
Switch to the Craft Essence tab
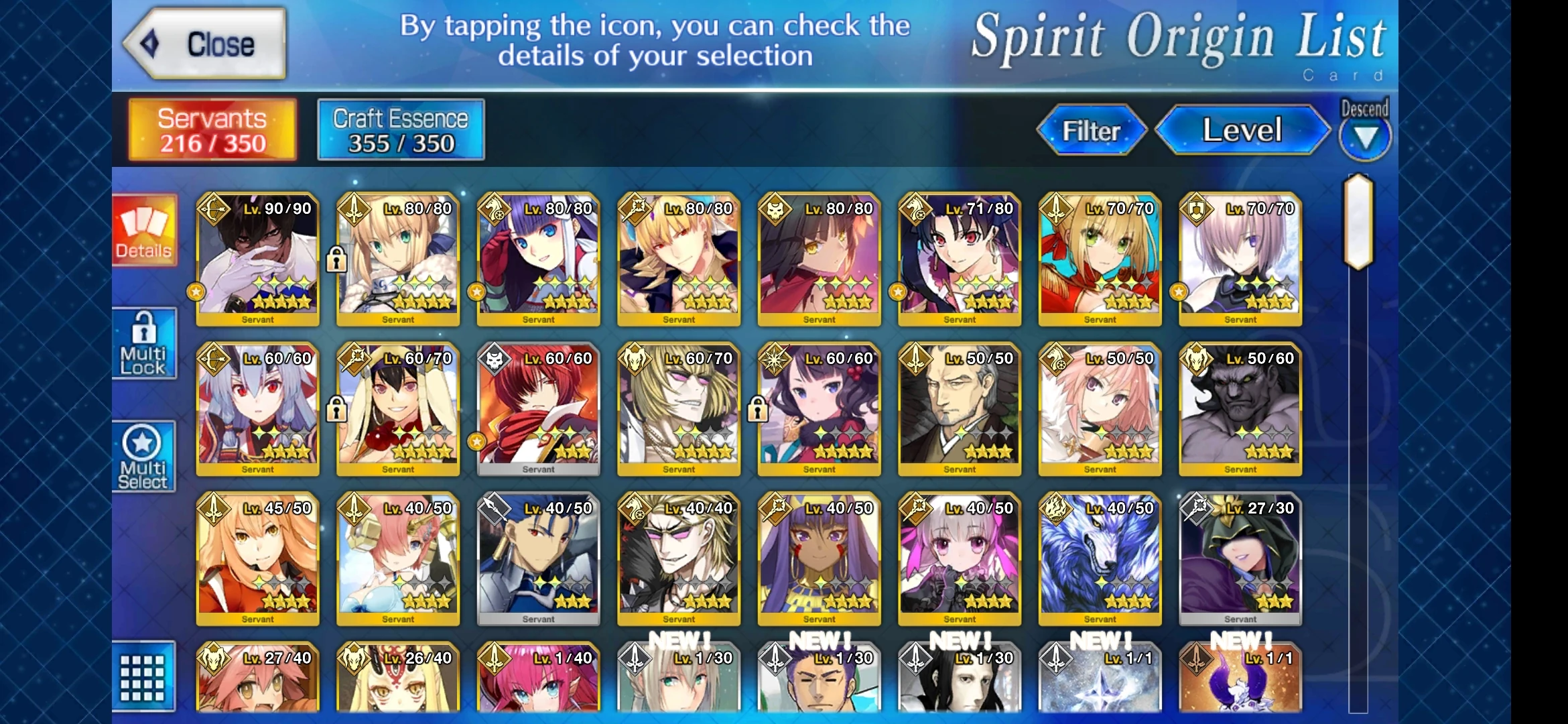click(x=400, y=129)
